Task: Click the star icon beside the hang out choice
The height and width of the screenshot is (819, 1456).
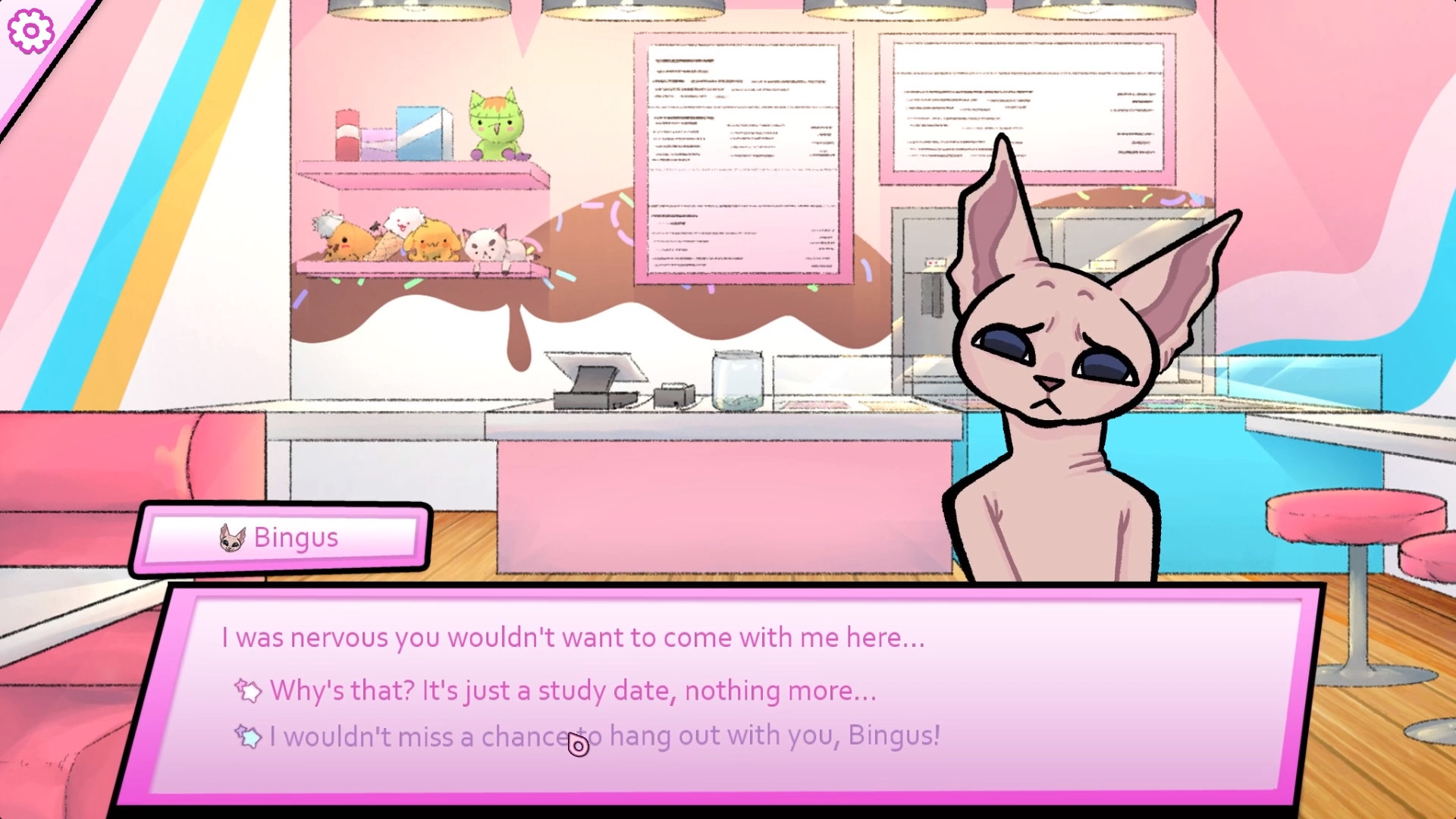Action: (x=249, y=736)
